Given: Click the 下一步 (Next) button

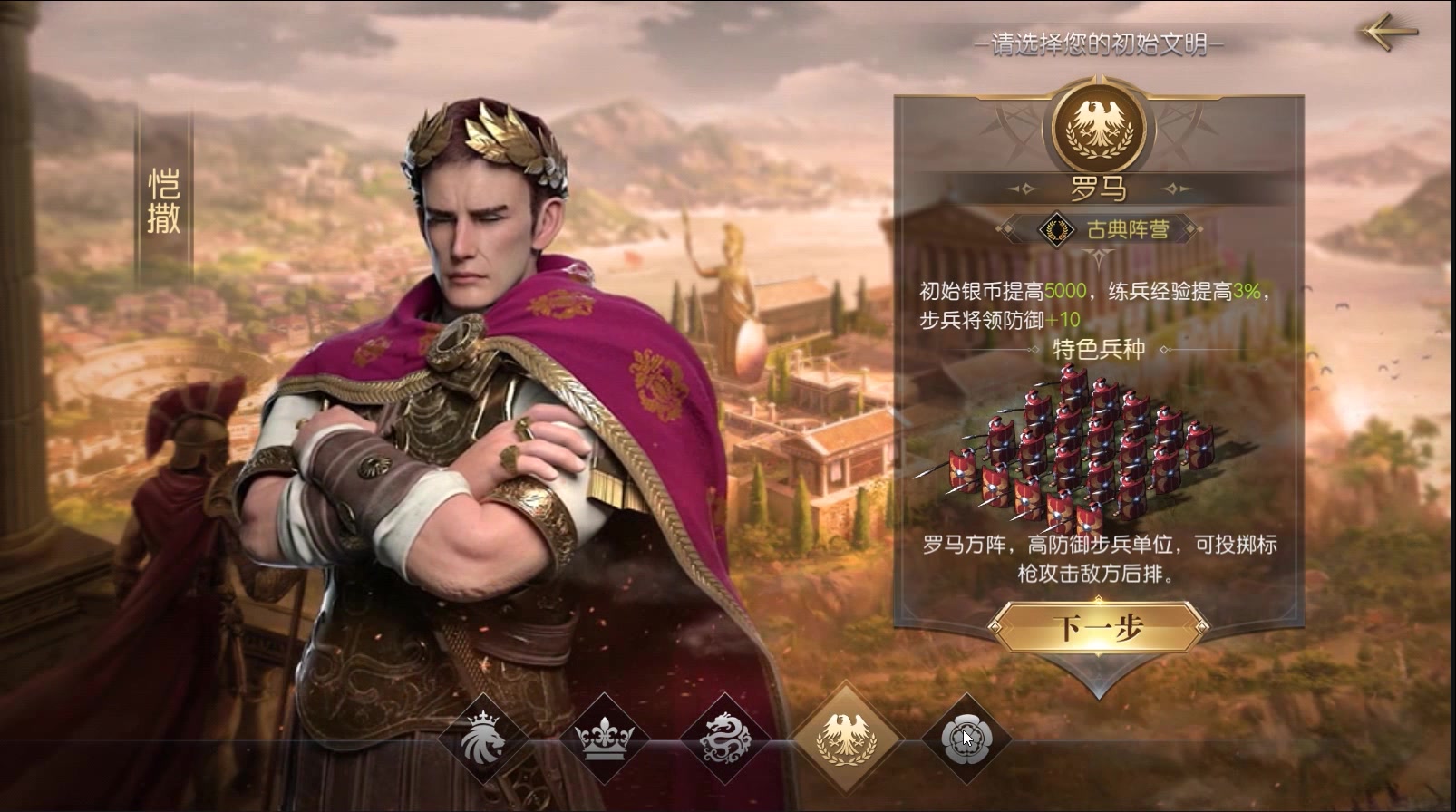Looking at the screenshot, I should [x=1098, y=627].
